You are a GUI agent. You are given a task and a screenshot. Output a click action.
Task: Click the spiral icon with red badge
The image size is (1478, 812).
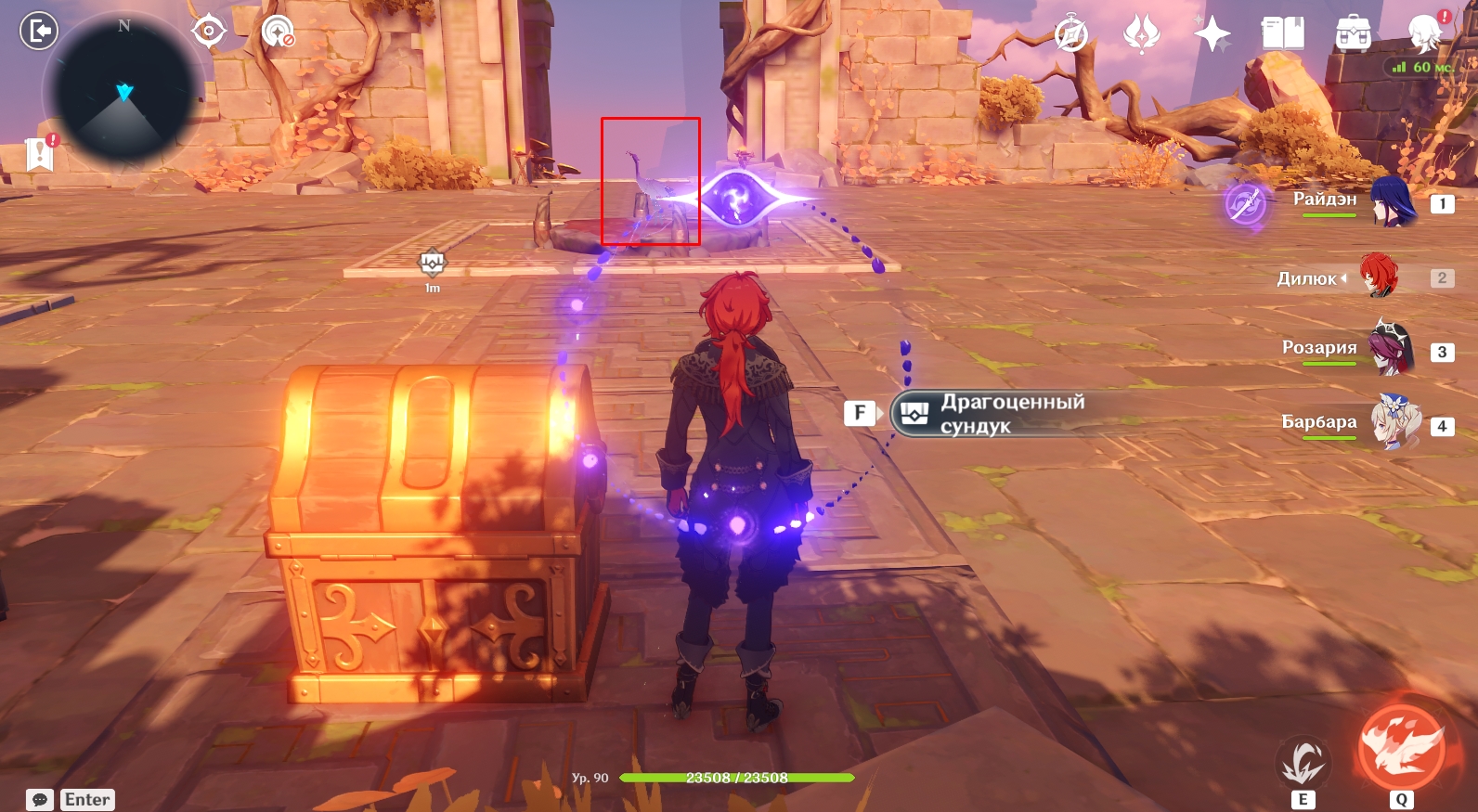(277, 32)
